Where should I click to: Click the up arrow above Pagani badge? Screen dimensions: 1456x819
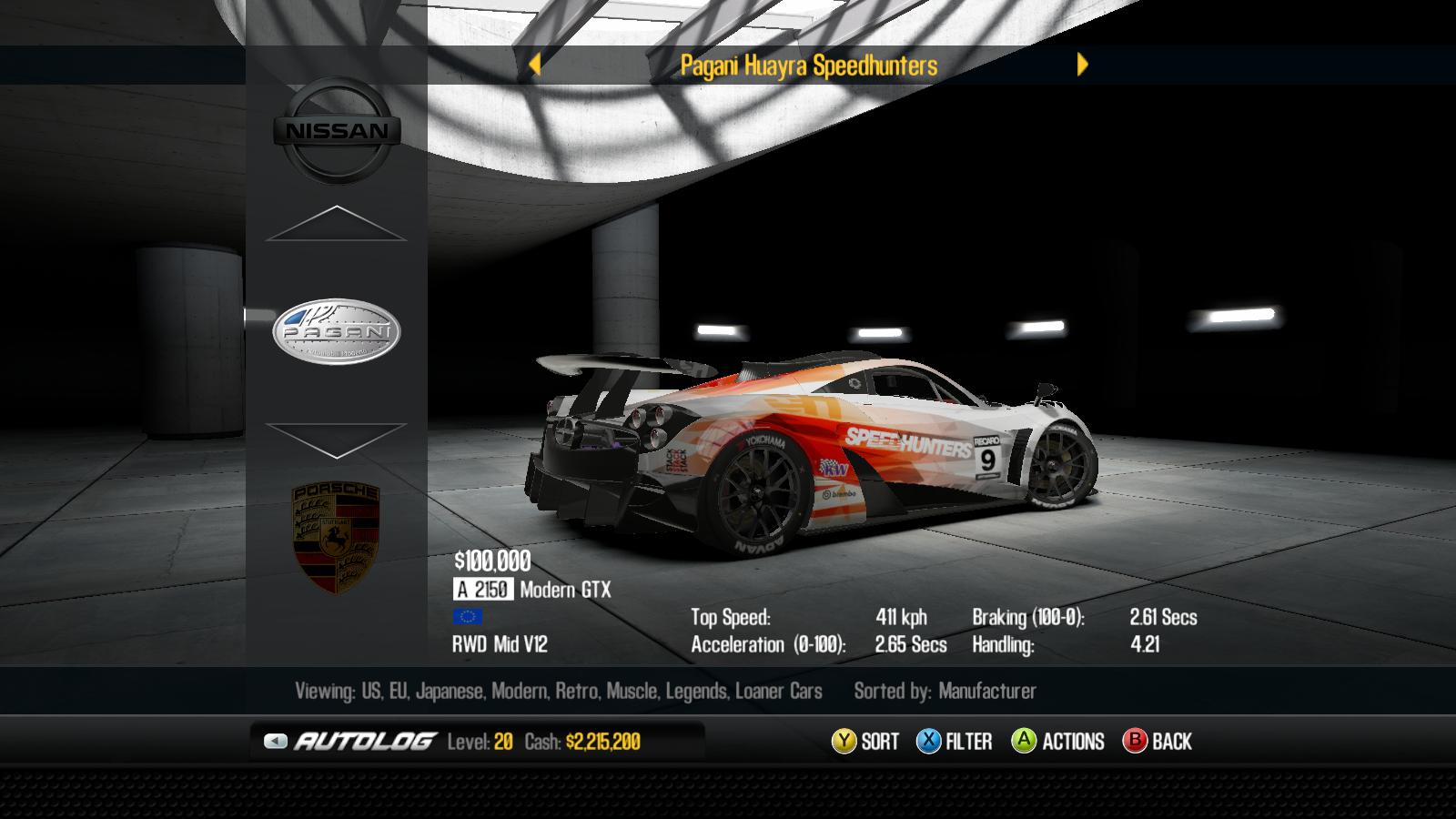click(x=336, y=224)
